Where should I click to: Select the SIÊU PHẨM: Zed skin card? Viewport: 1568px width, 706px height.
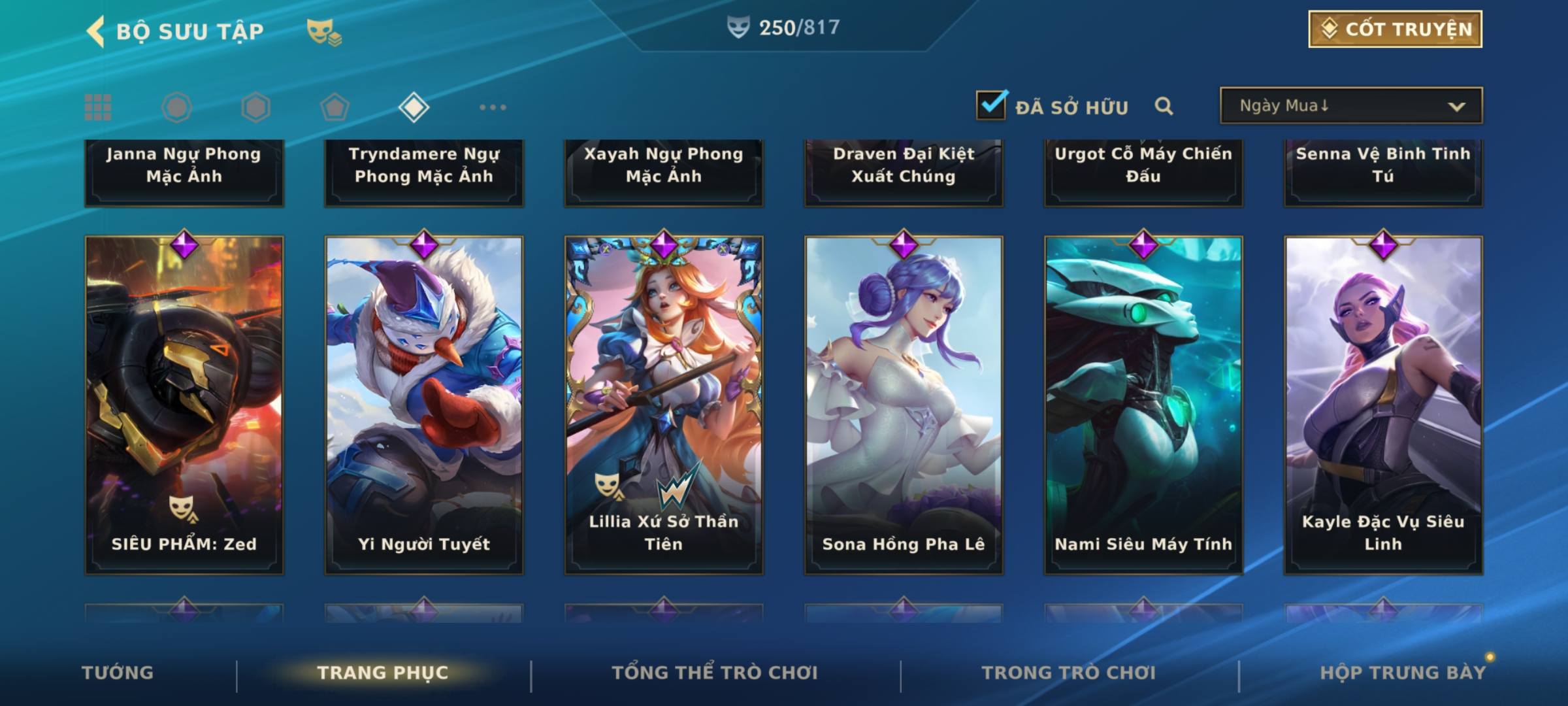pos(184,405)
